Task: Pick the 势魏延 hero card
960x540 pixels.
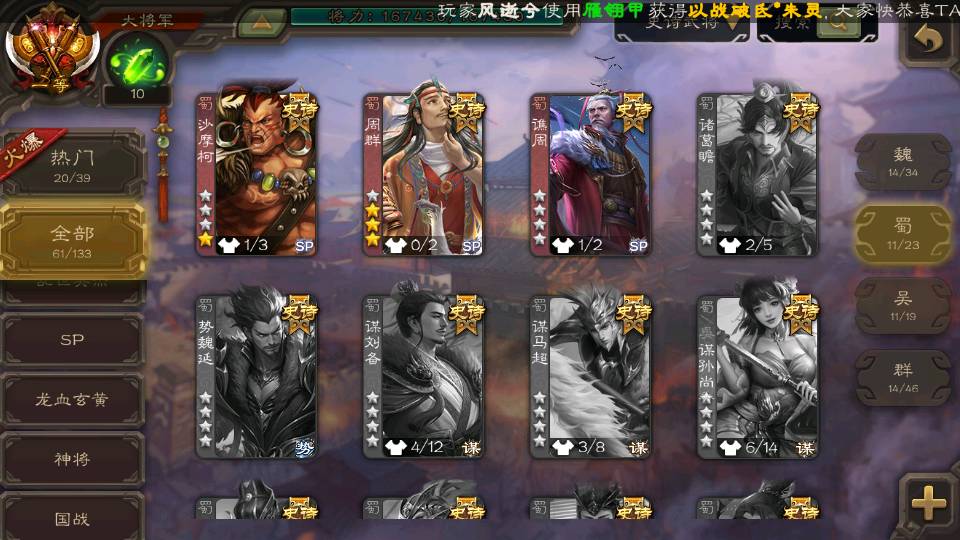Action: coord(256,376)
